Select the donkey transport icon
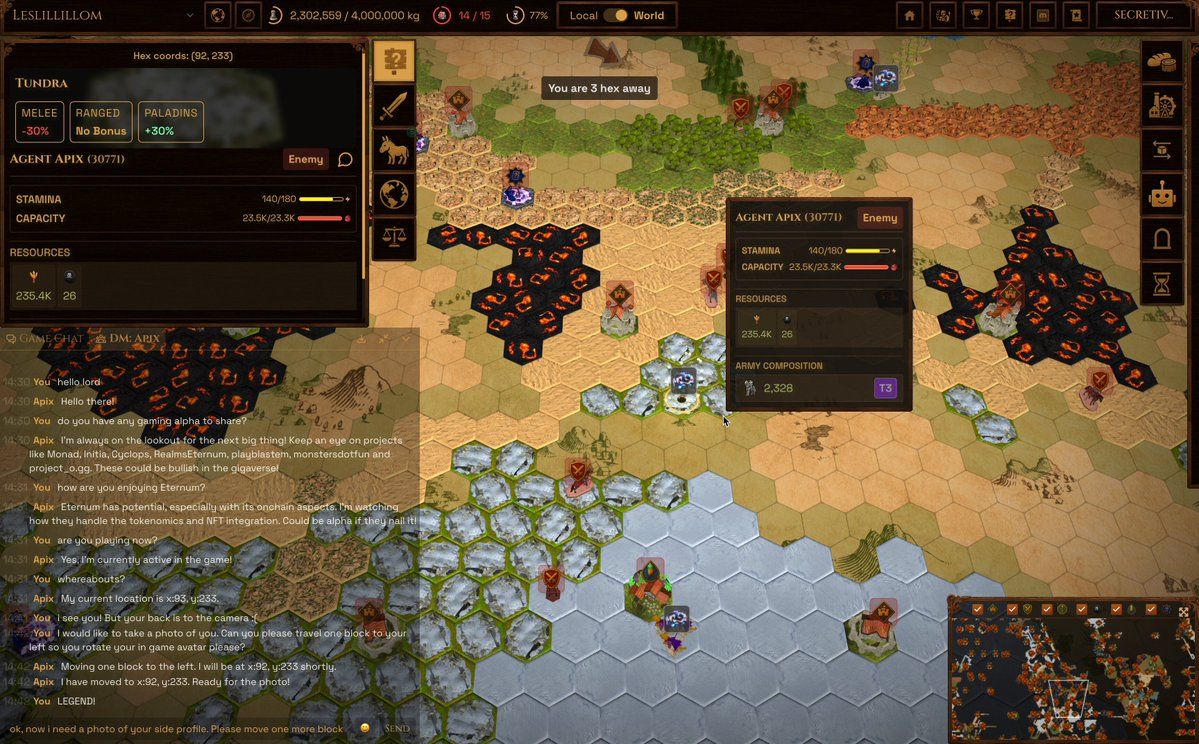This screenshot has width=1199, height=744. coord(394,150)
